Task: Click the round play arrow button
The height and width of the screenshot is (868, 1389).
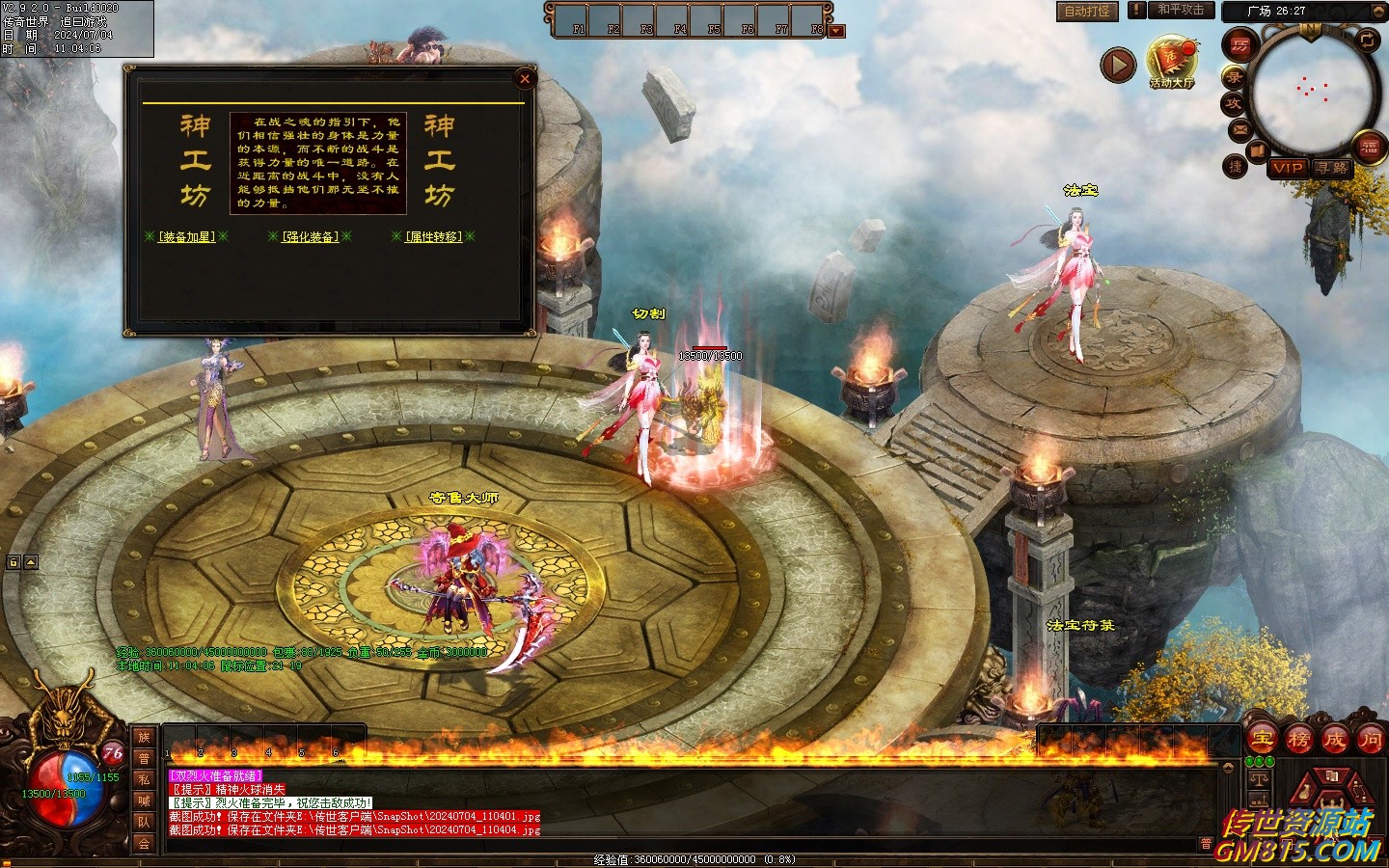Action: 1118,66
